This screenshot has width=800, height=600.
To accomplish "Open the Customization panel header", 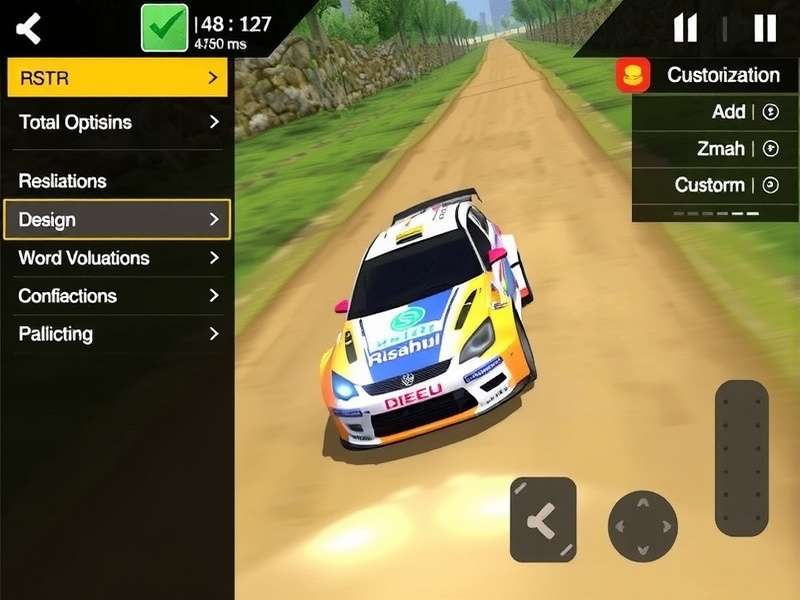I will click(707, 75).
